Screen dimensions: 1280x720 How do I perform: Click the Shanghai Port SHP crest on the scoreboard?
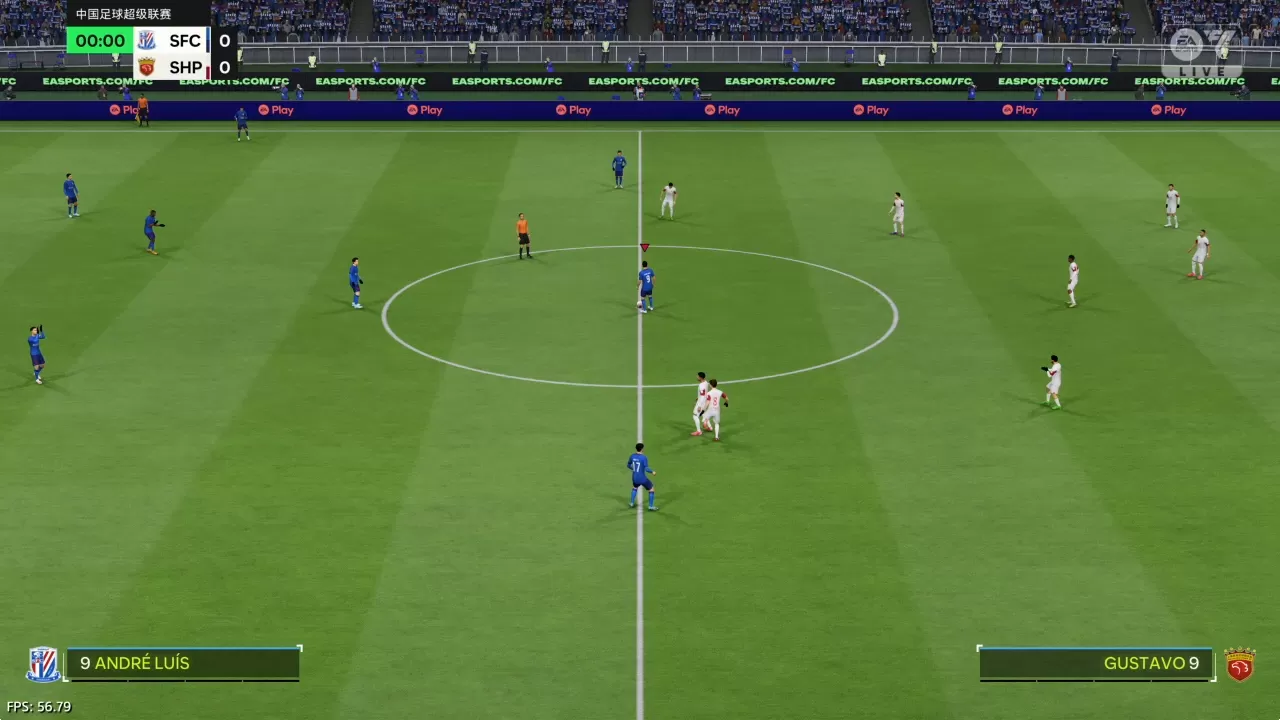coord(146,67)
